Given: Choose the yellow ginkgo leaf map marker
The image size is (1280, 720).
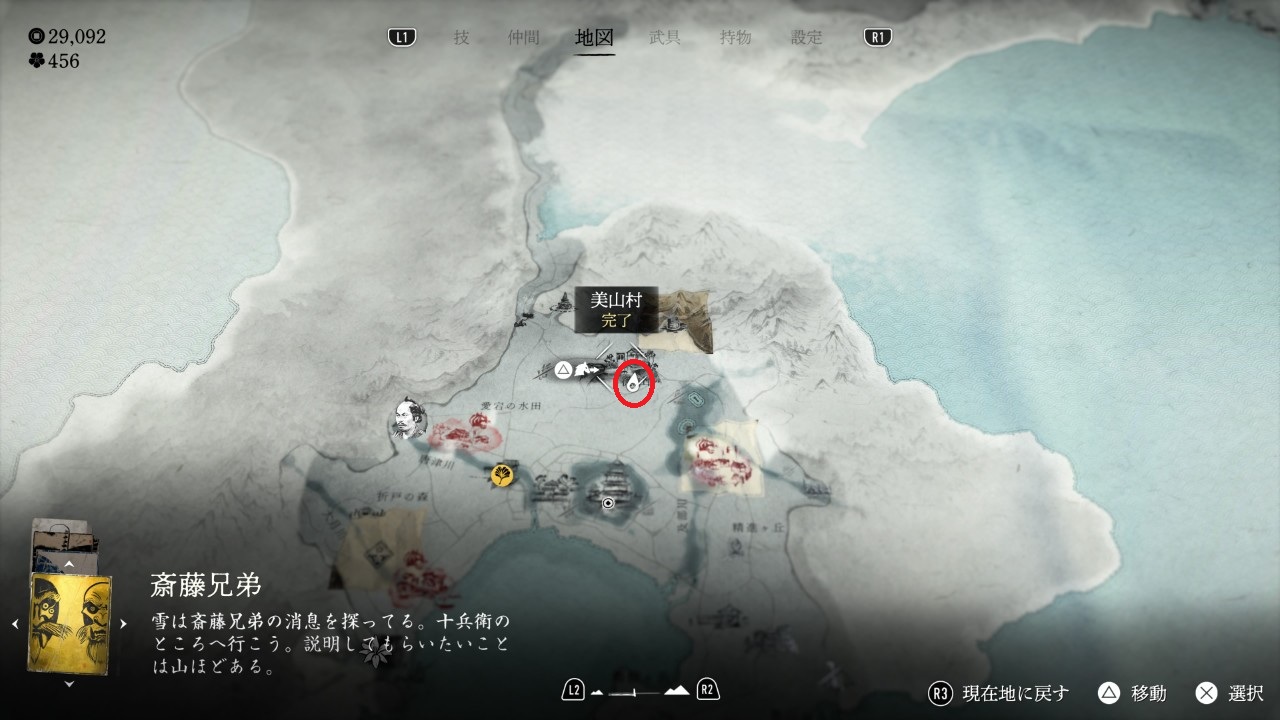Looking at the screenshot, I should (501, 474).
